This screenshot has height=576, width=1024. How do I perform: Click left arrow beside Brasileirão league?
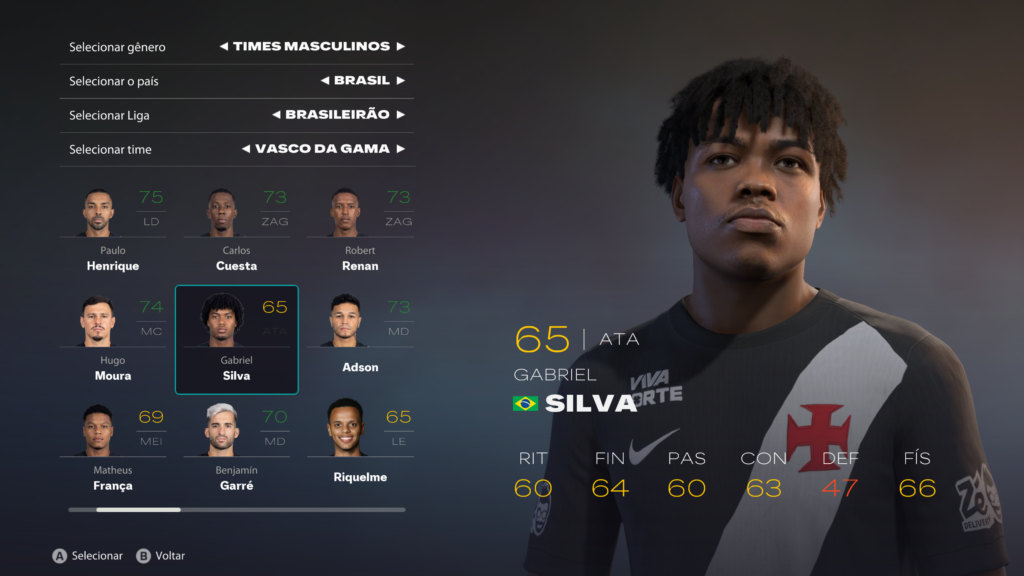click(276, 115)
